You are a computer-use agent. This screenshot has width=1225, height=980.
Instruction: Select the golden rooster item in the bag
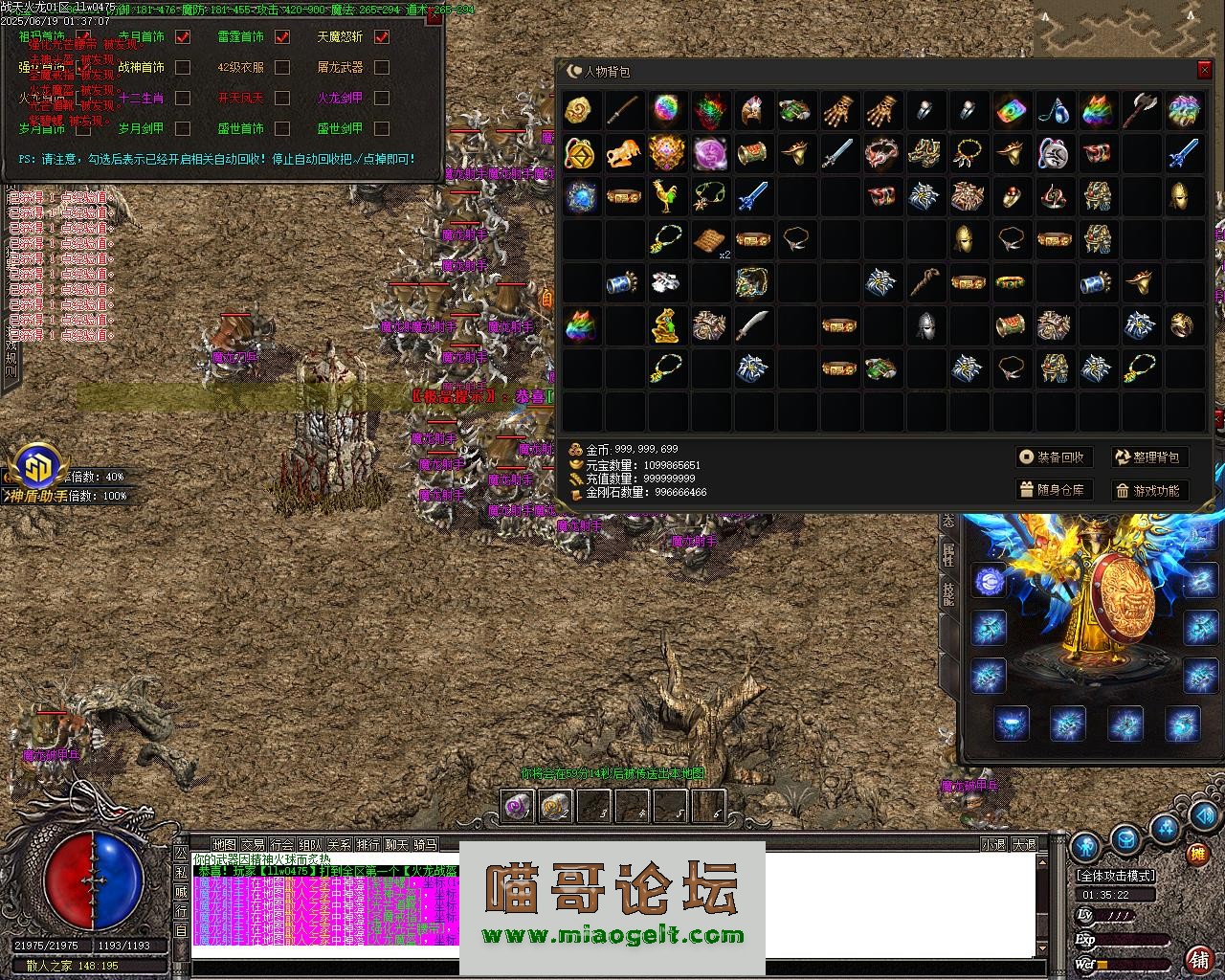point(667,196)
